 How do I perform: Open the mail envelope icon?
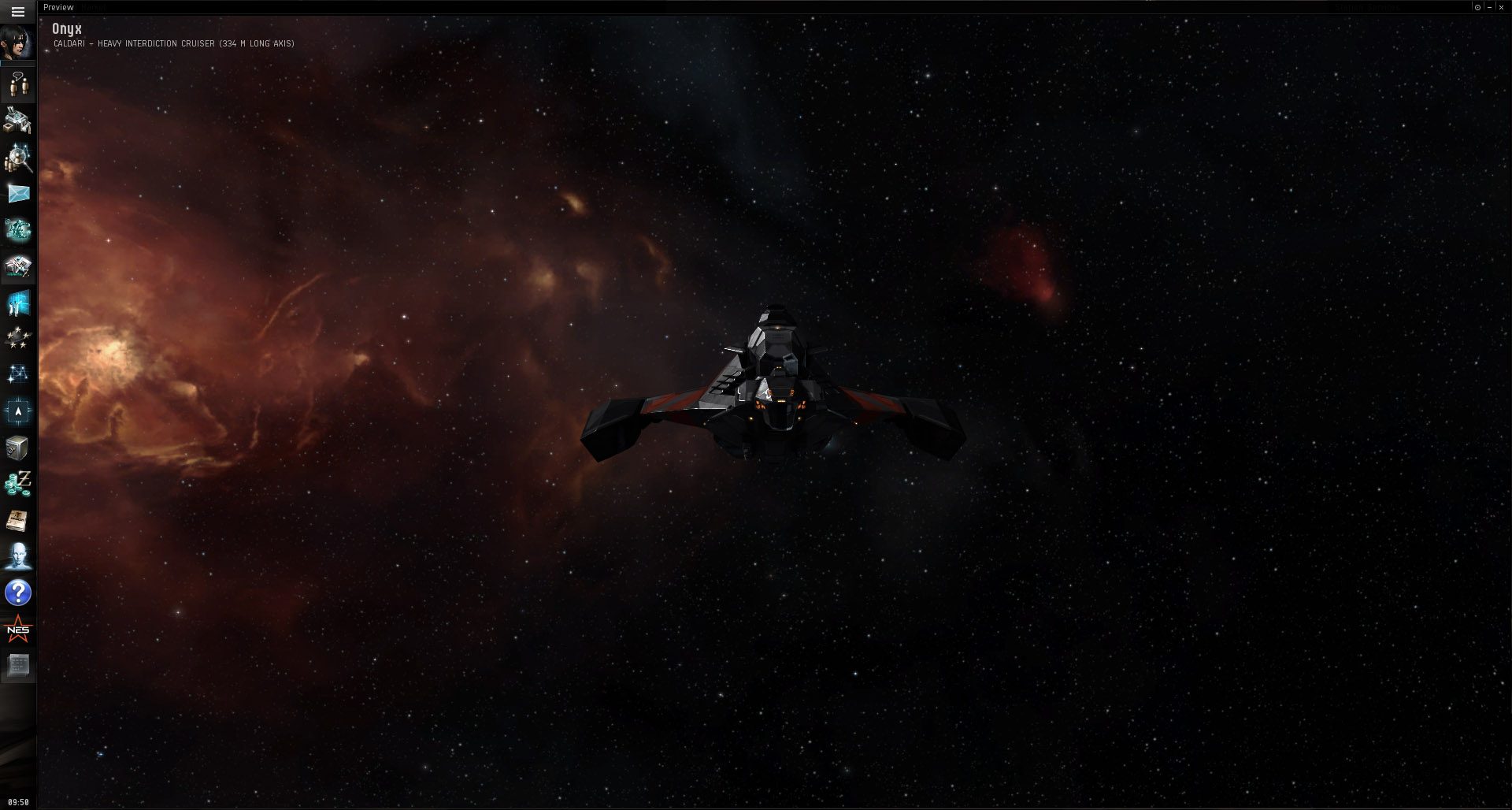point(18,194)
